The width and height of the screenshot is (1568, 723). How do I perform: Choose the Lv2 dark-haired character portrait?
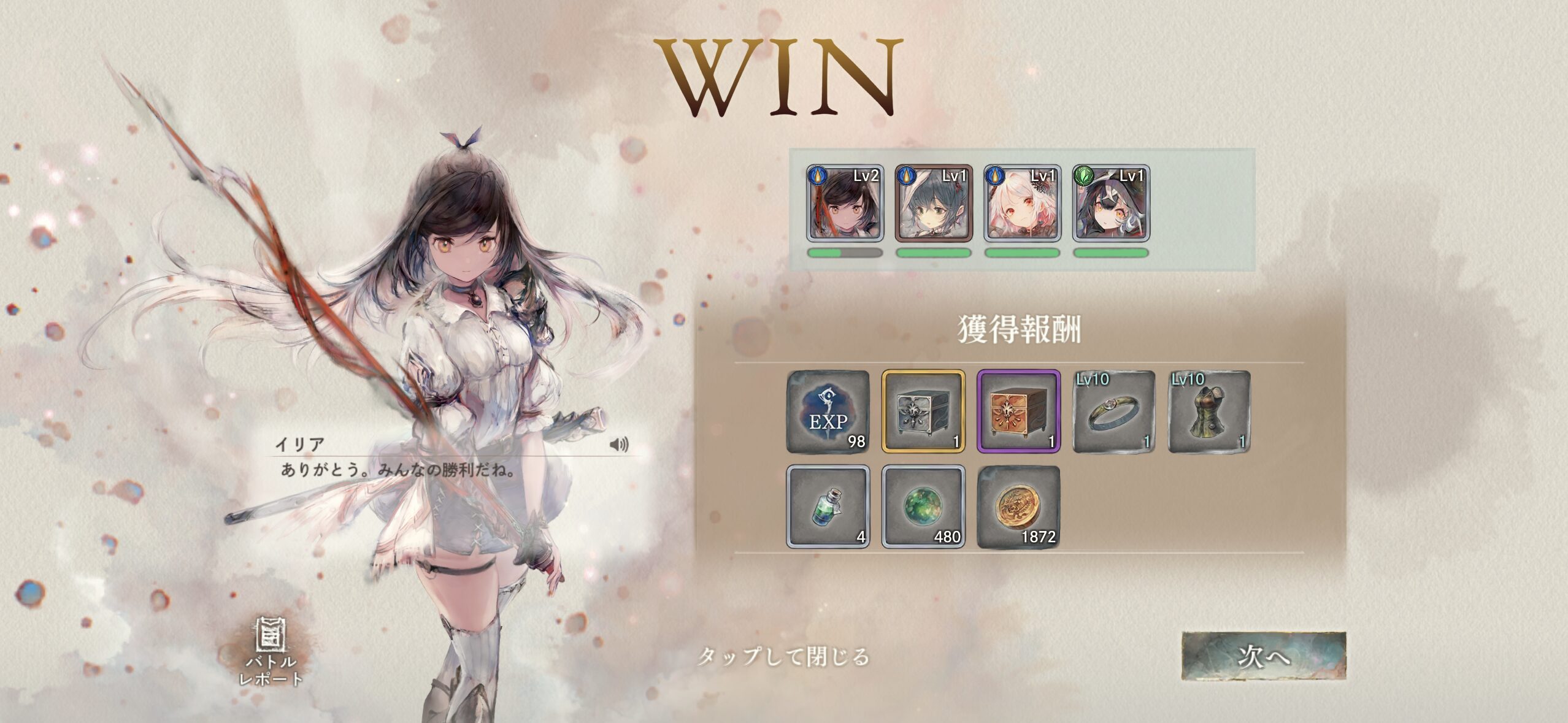pos(845,203)
